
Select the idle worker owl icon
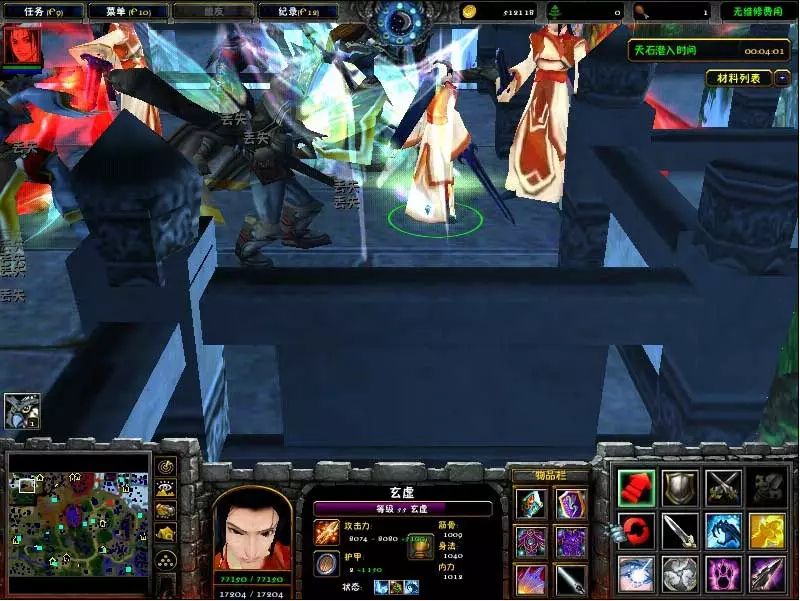click(x=19, y=410)
